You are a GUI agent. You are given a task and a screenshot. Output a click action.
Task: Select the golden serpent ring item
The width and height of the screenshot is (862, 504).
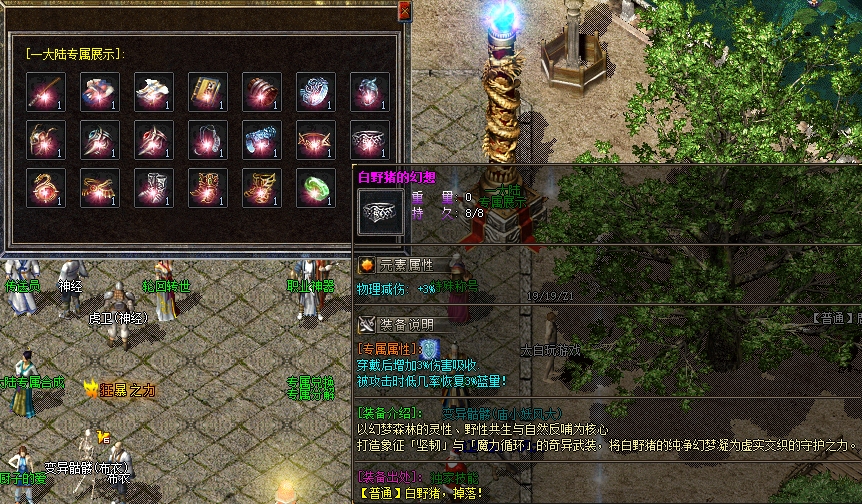tap(46, 187)
